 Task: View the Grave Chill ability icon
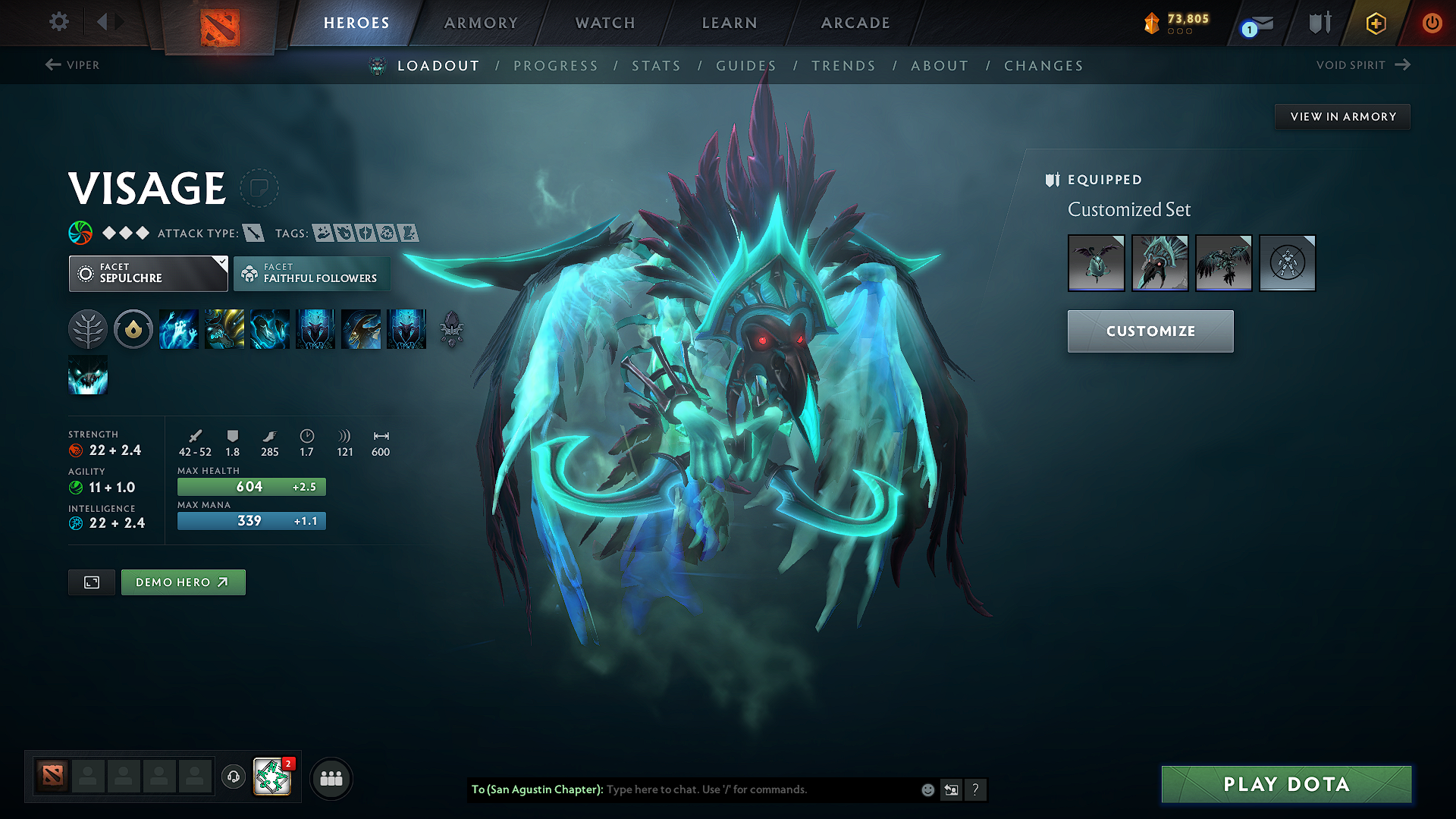179,328
